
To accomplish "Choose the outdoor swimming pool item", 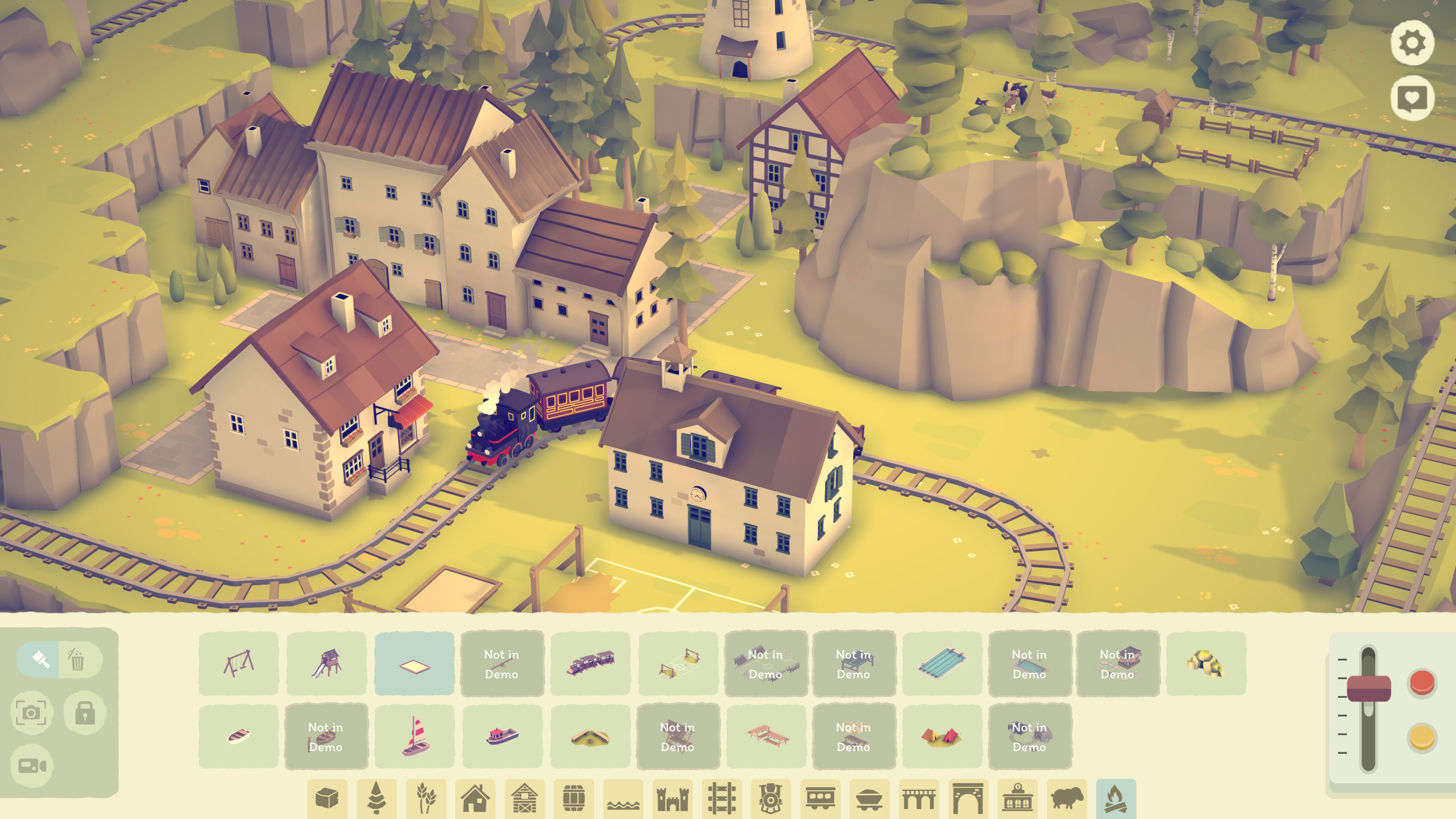I will point(941,664).
